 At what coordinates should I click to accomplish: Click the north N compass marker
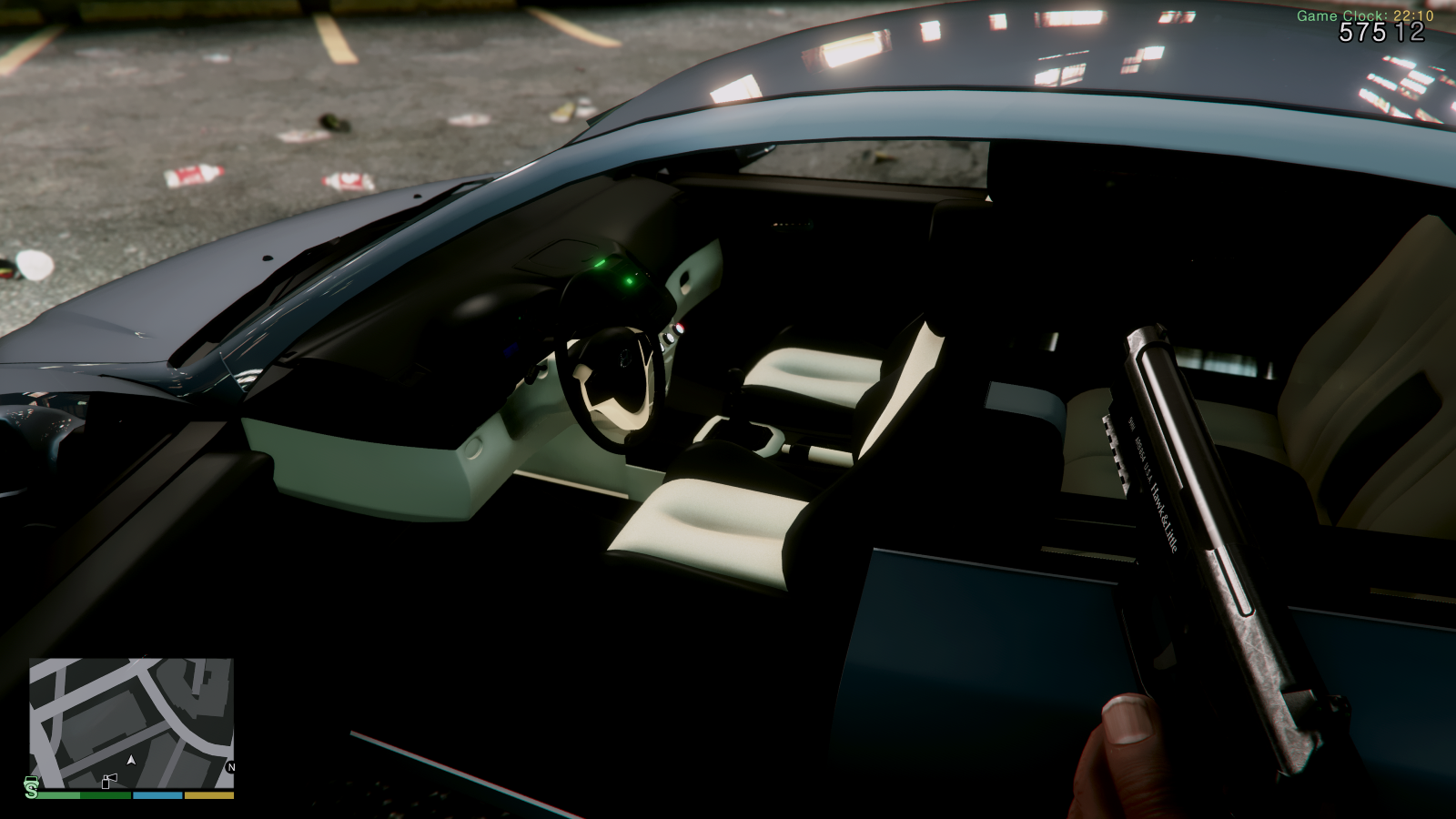coord(230,767)
